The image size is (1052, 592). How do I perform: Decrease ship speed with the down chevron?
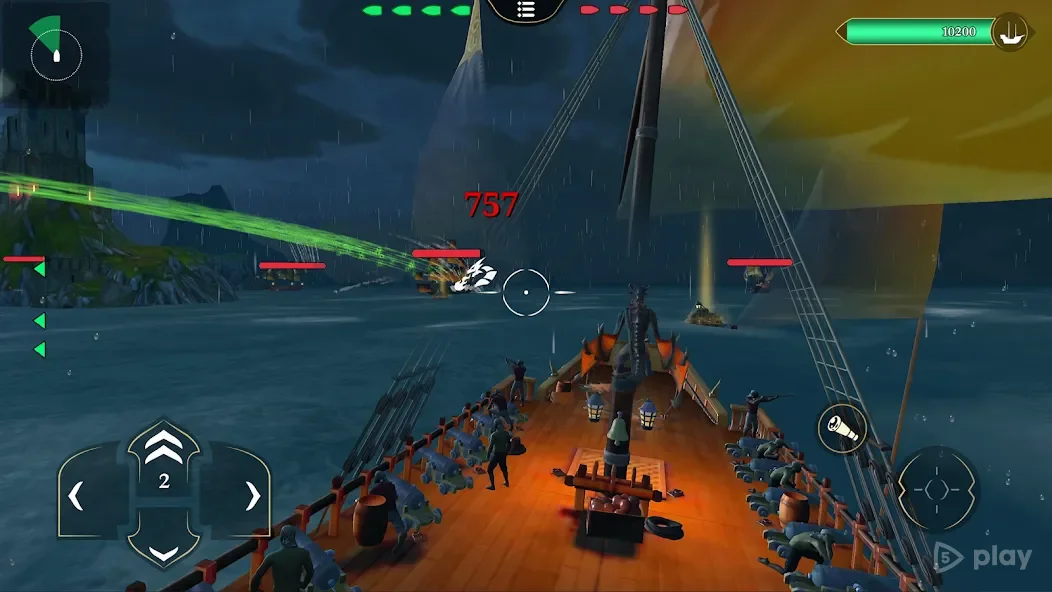(x=164, y=550)
